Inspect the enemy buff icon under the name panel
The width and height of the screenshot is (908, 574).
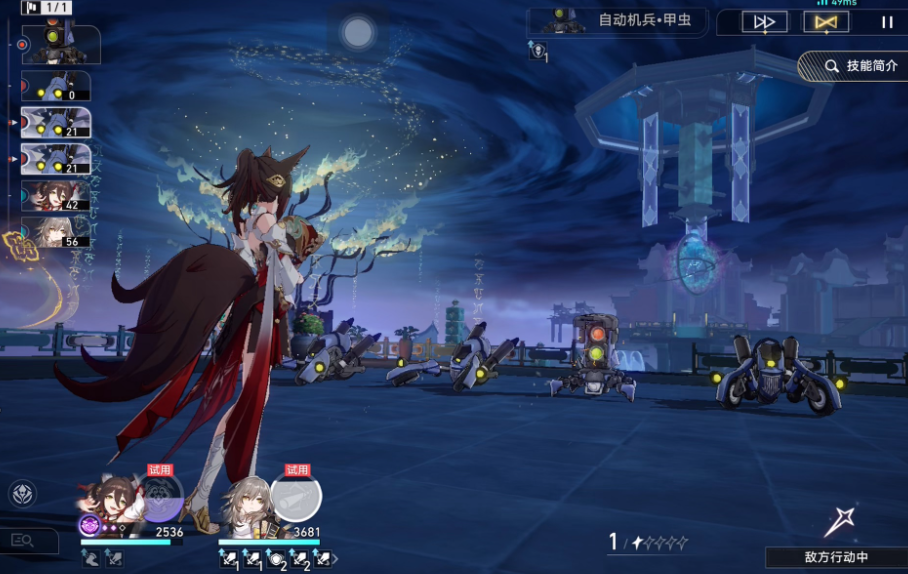538,52
